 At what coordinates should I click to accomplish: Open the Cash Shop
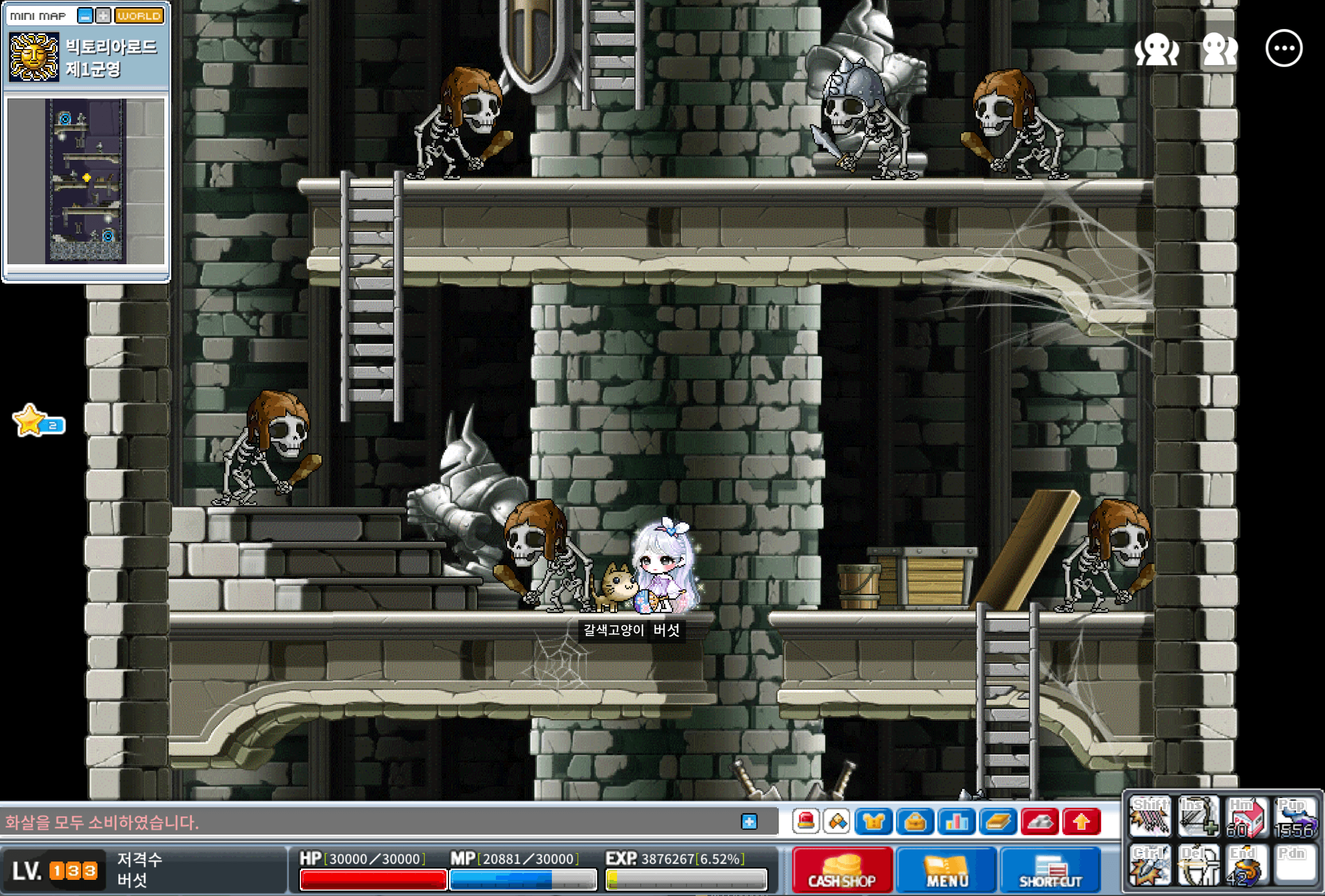(842, 870)
